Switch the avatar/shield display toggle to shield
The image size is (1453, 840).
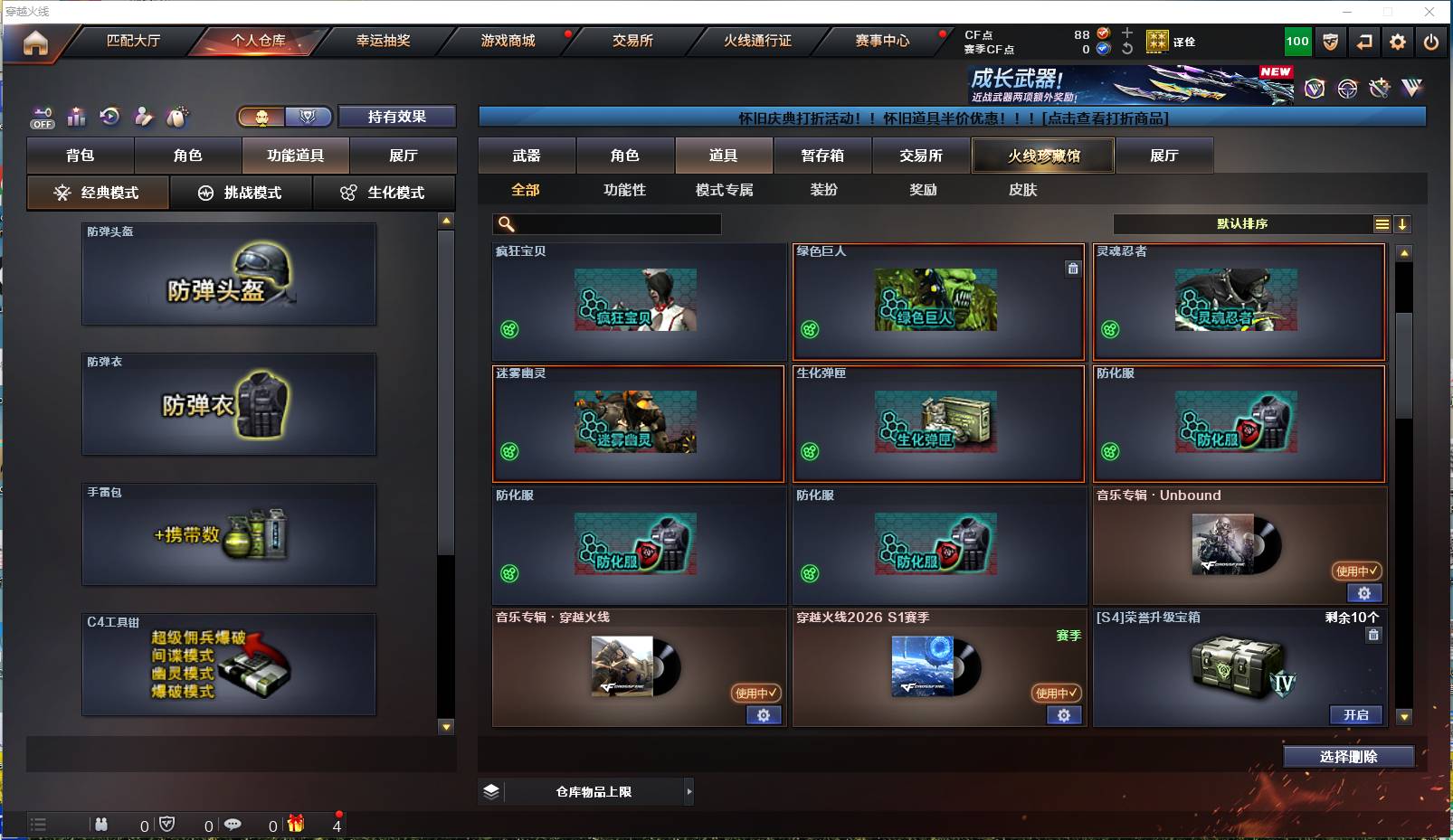click(x=309, y=117)
